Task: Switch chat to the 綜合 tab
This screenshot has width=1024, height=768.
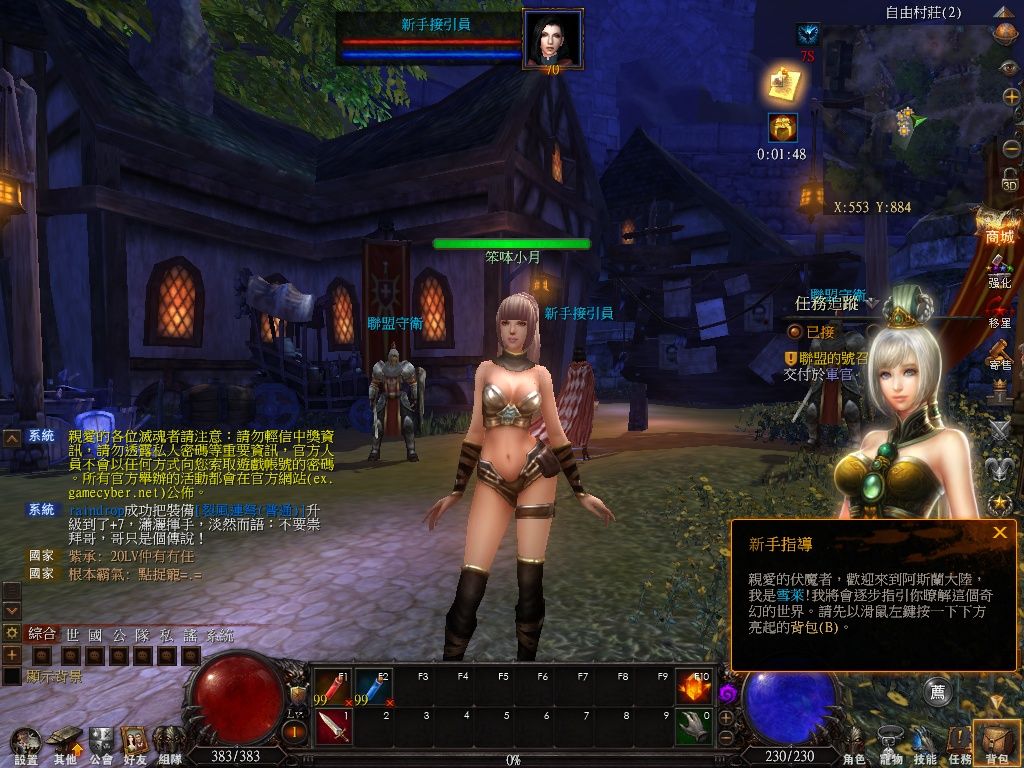Action: (x=43, y=634)
